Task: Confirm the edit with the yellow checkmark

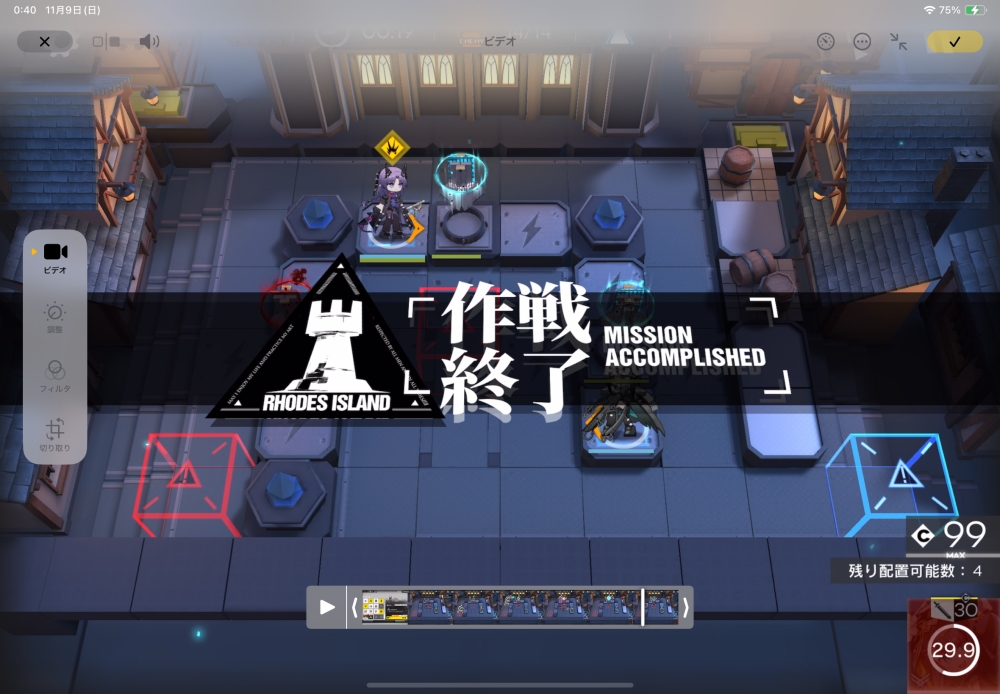Action: click(954, 42)
